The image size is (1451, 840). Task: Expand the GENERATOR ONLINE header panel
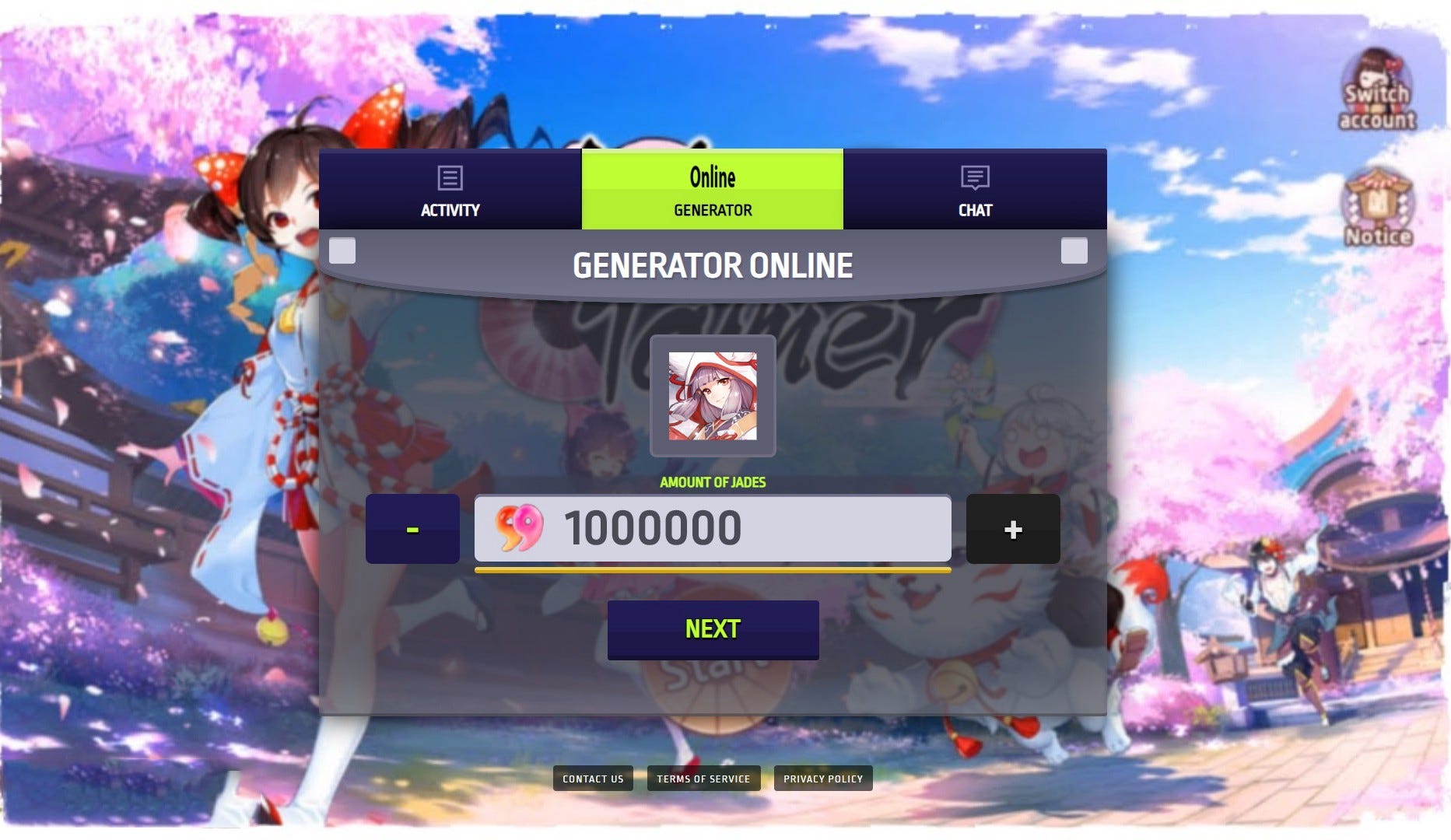click(x=712, y=264)
